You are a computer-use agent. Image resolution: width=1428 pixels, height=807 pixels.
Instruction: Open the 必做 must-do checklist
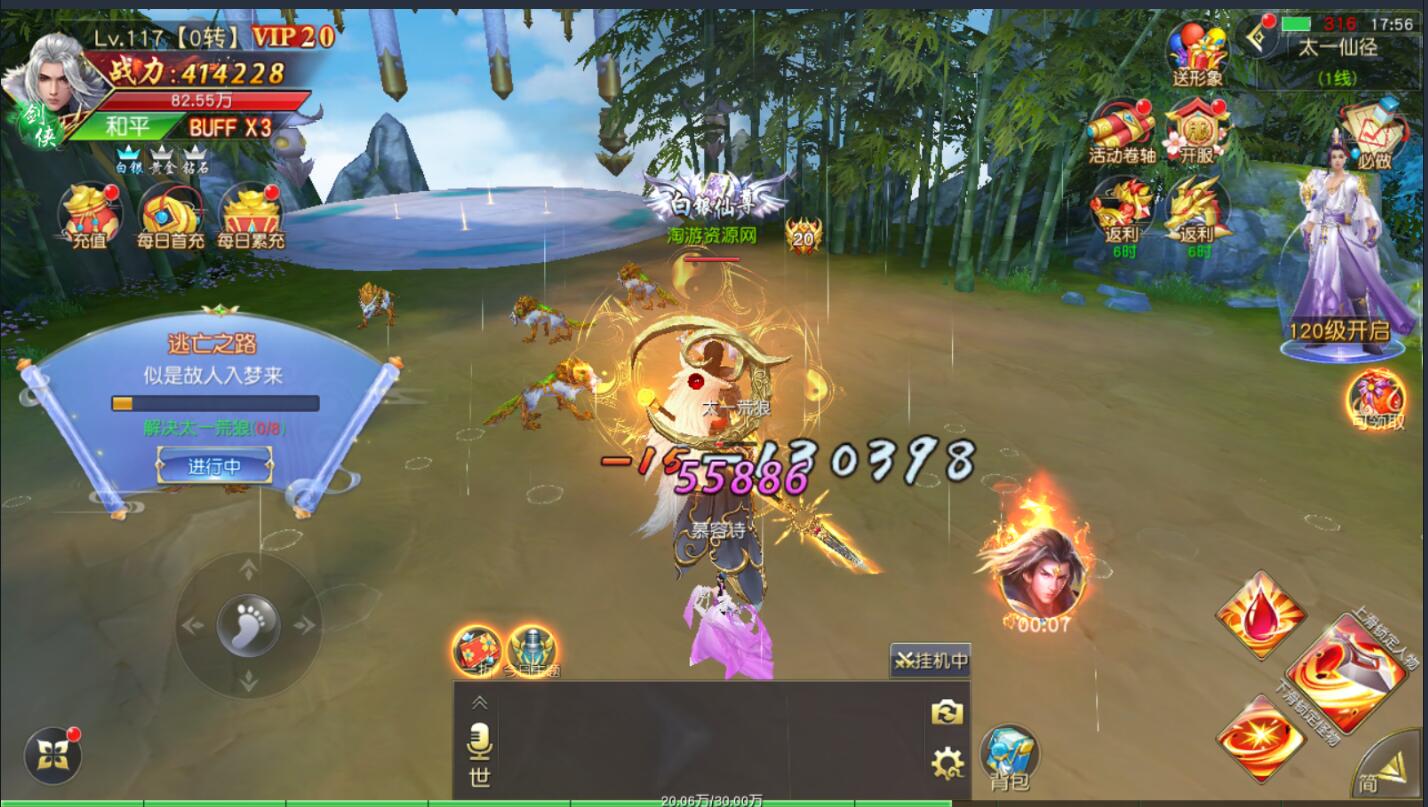(x=1374, y=134)
